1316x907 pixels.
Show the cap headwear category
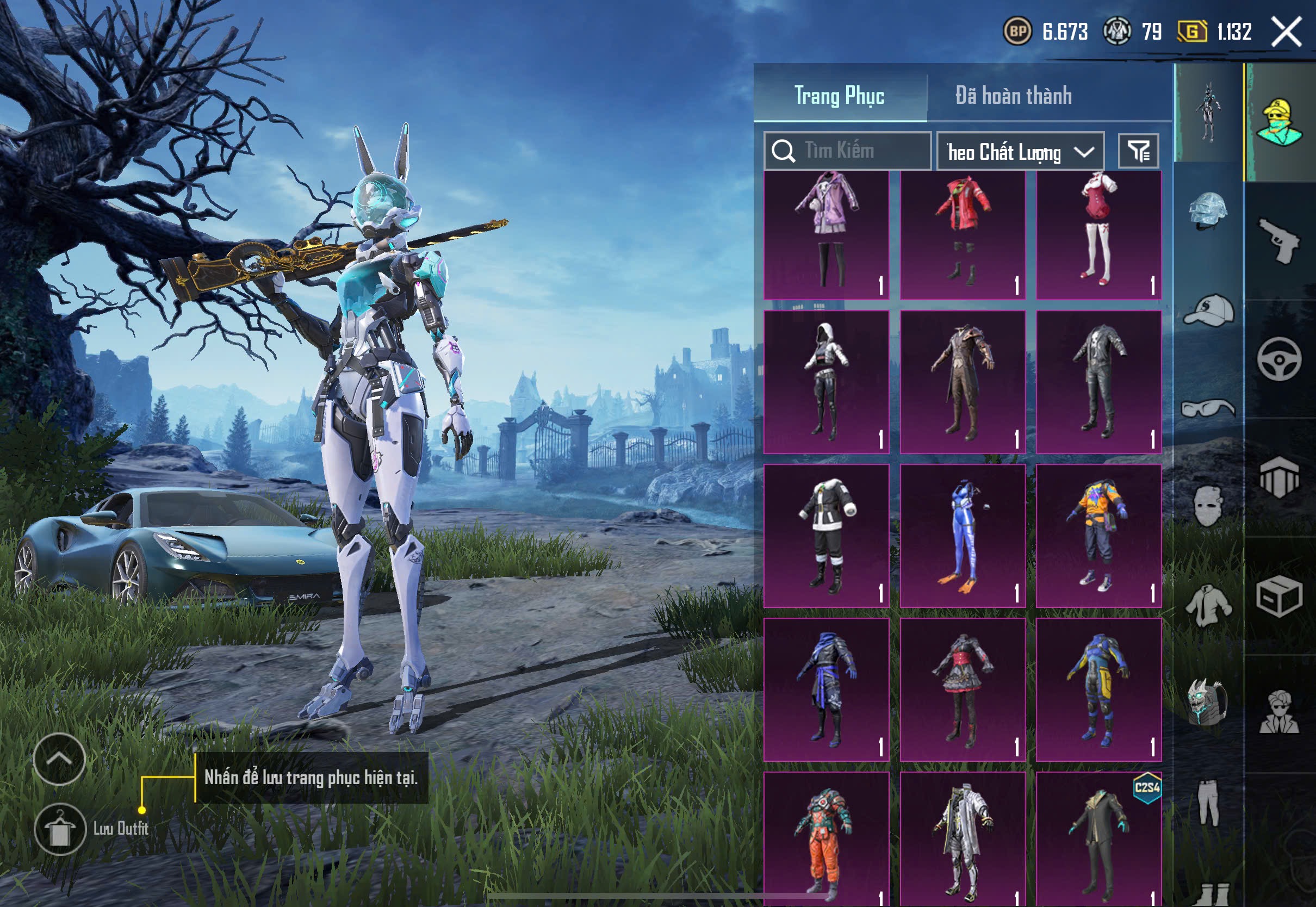click(x=1208, y=310)
